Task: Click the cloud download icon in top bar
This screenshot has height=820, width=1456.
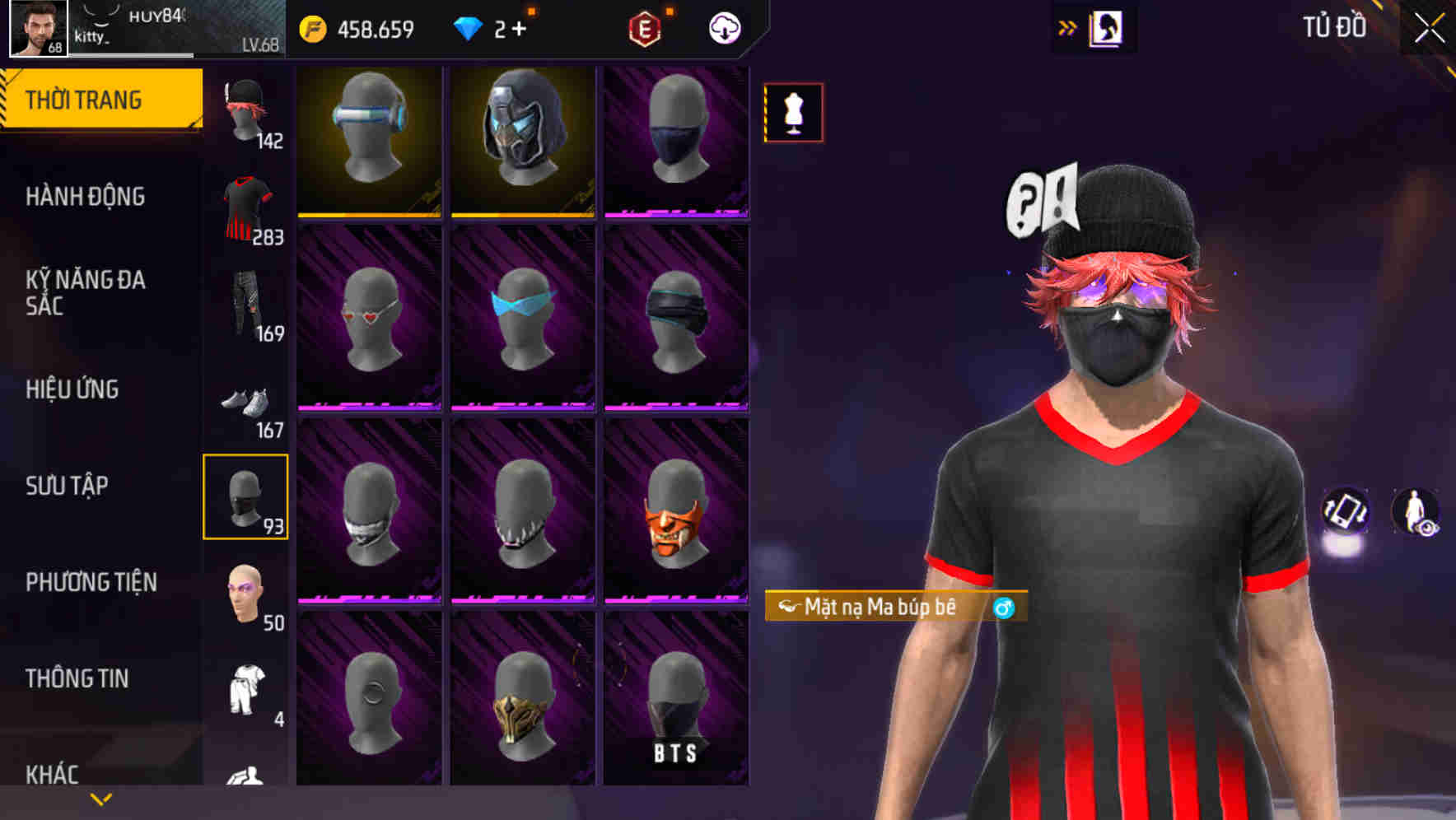Action: click(x=723, y=29)
